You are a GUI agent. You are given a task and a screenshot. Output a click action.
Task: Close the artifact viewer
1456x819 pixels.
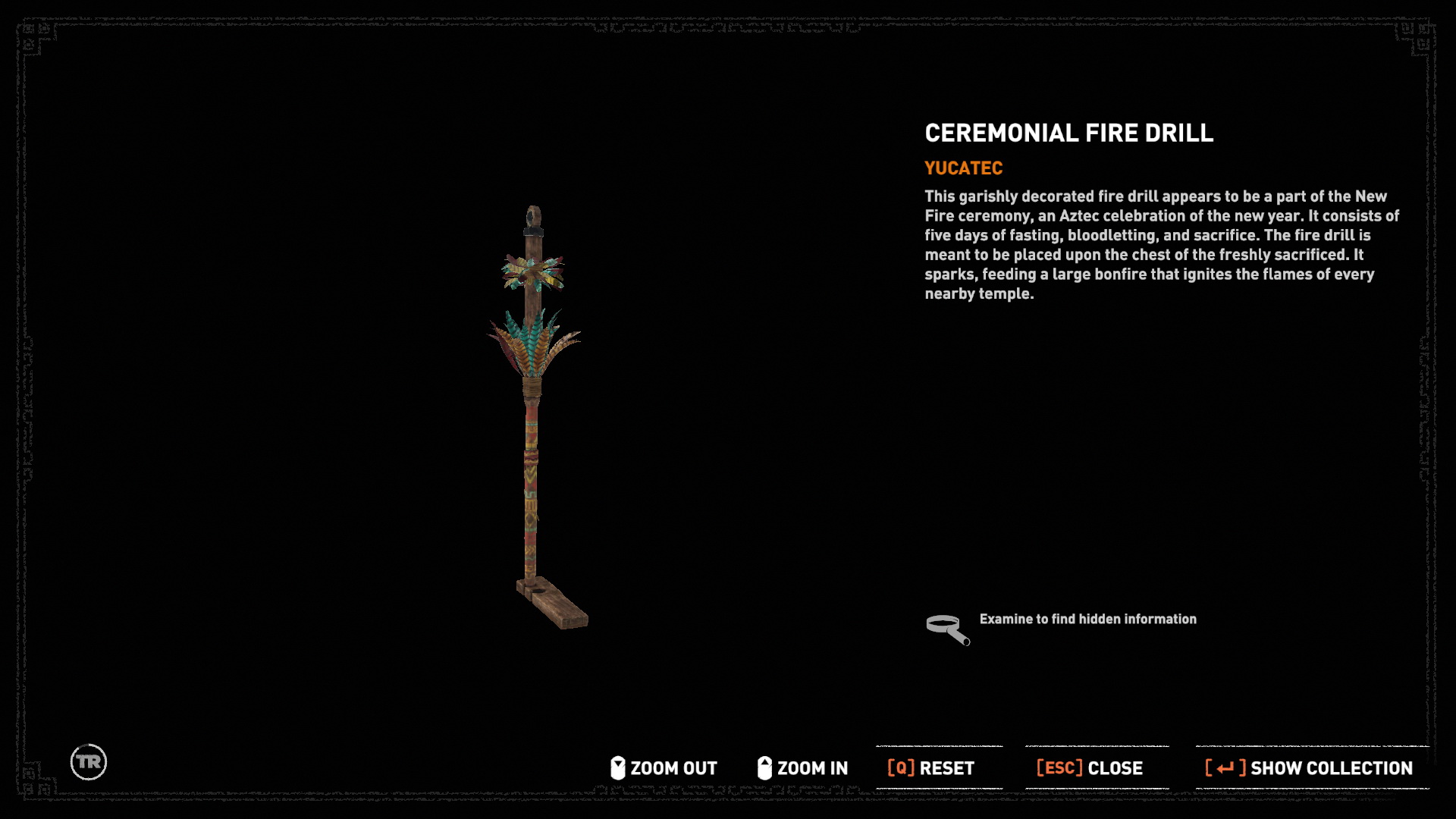(1090, 768)
